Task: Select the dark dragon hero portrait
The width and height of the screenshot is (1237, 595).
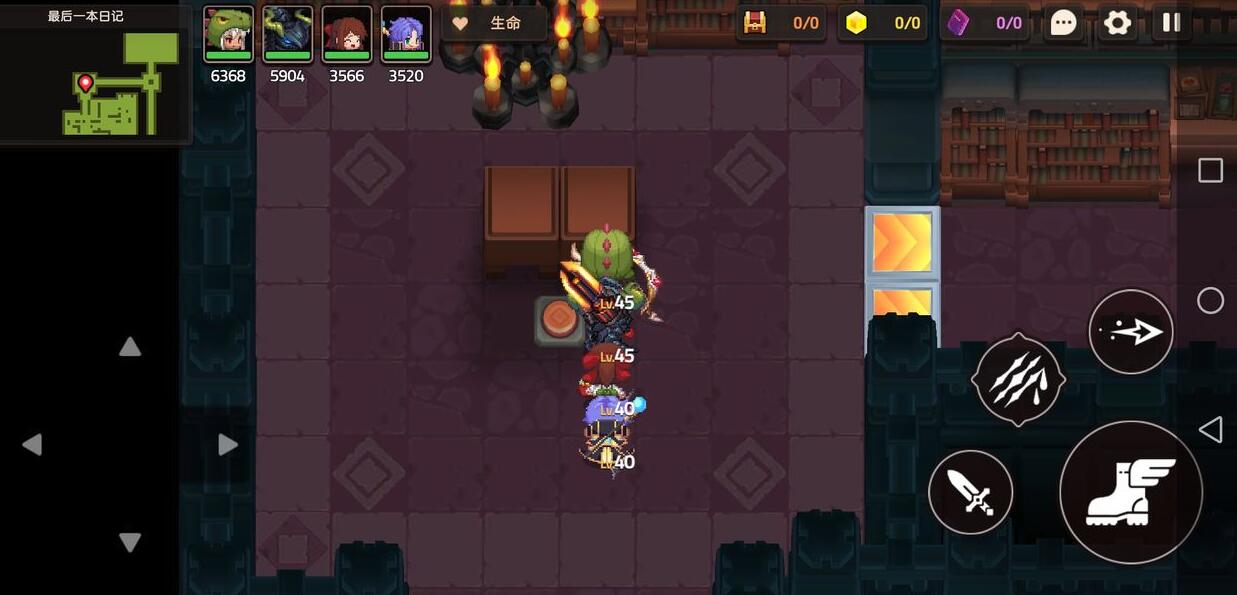Action: [x=287, y=35]
